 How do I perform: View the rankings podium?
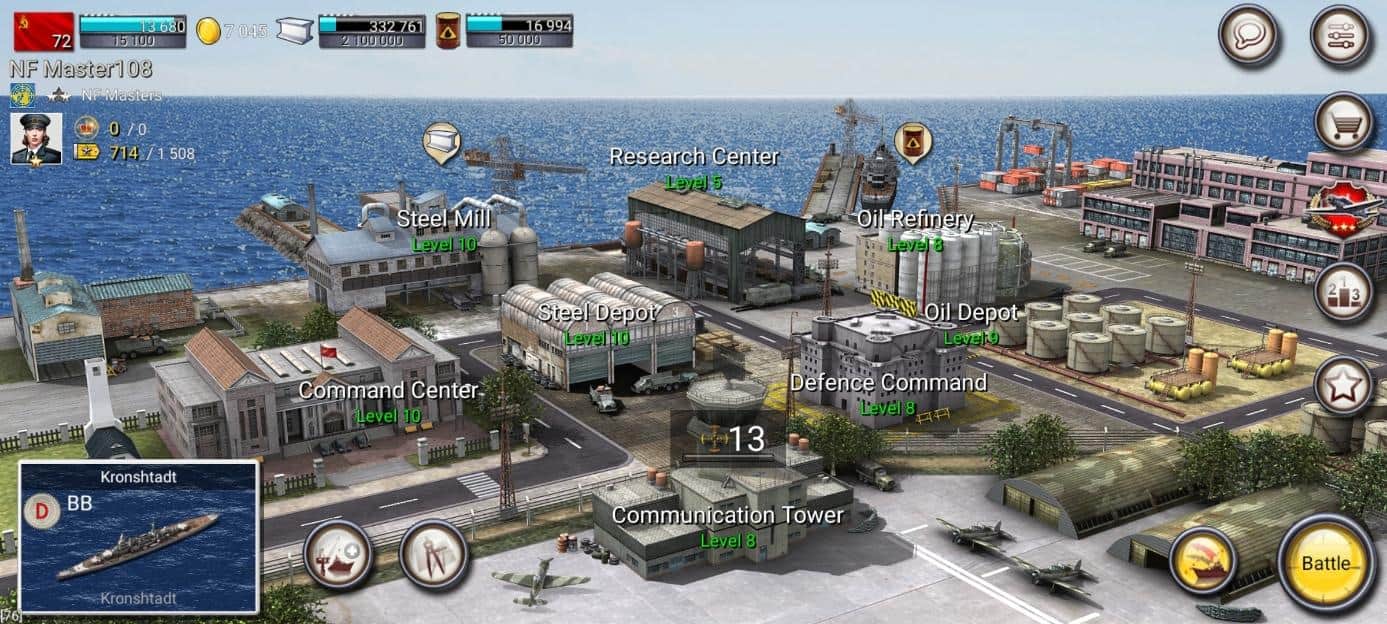[x=1343, y=292]
